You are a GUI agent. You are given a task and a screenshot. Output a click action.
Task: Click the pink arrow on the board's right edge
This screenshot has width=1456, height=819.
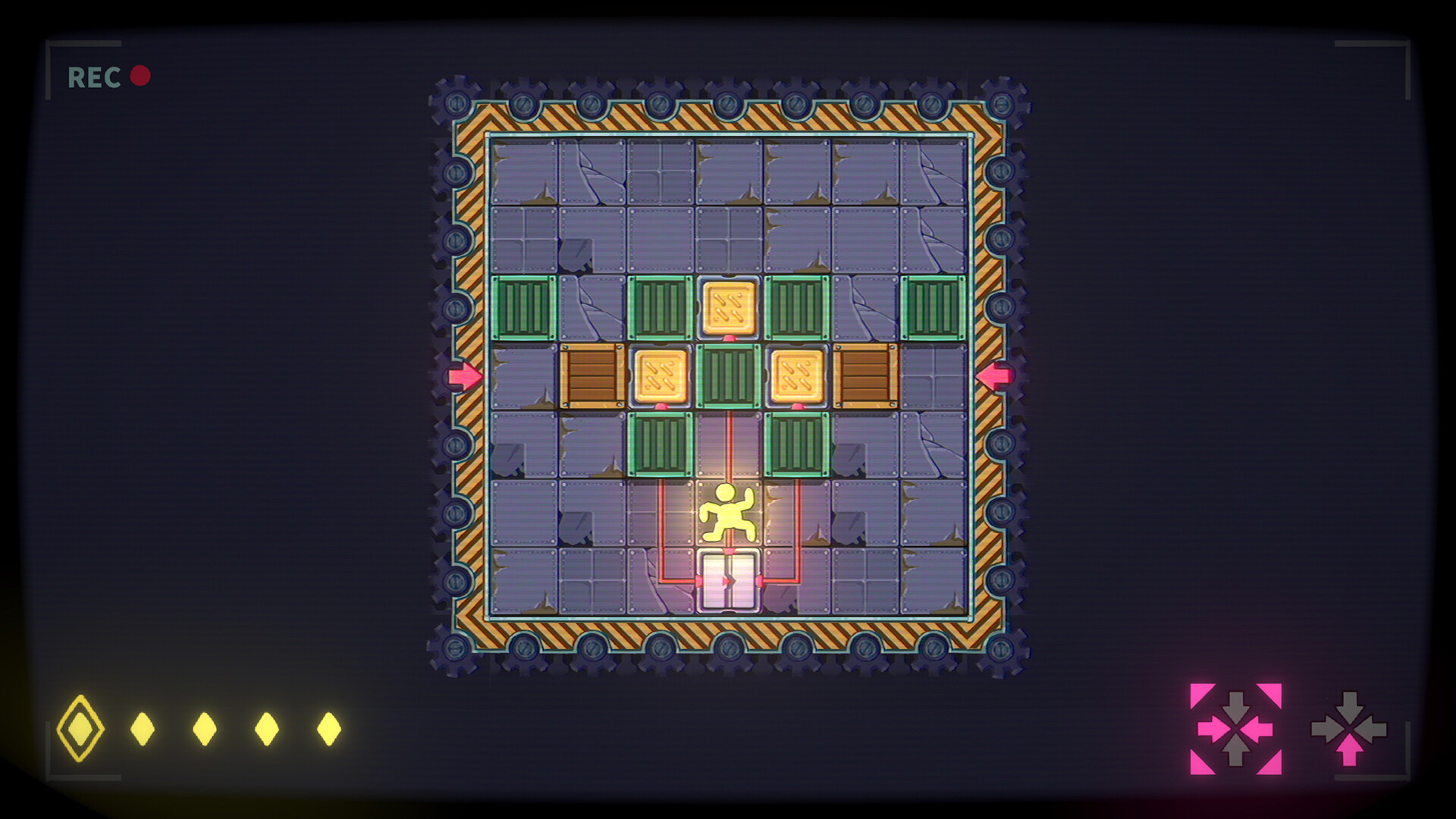point(994,375)
